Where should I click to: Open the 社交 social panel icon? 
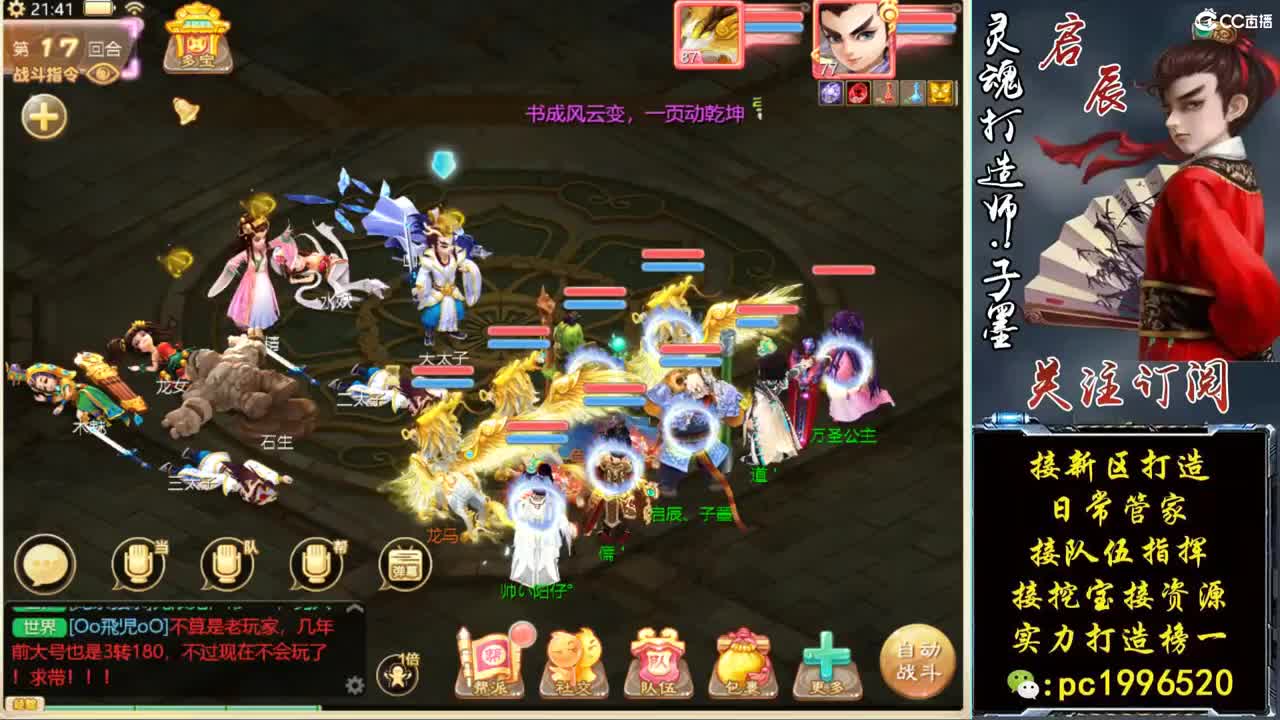573,660
